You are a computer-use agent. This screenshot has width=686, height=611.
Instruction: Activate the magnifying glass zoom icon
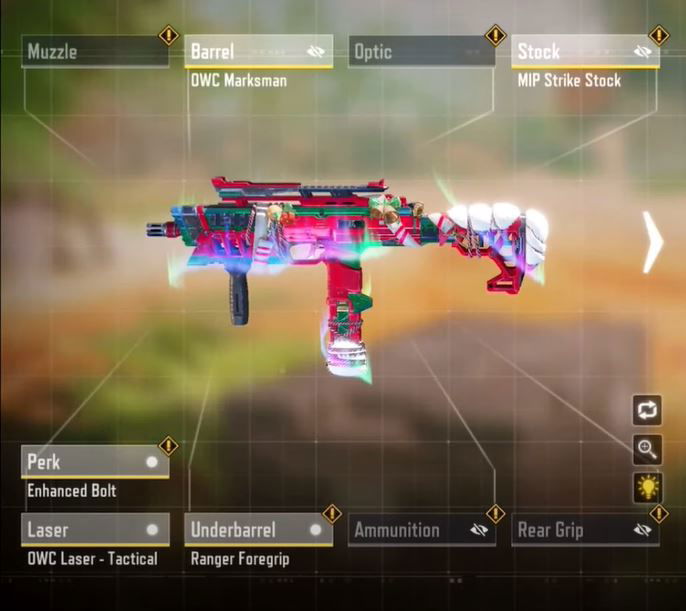tap(647, 449)
